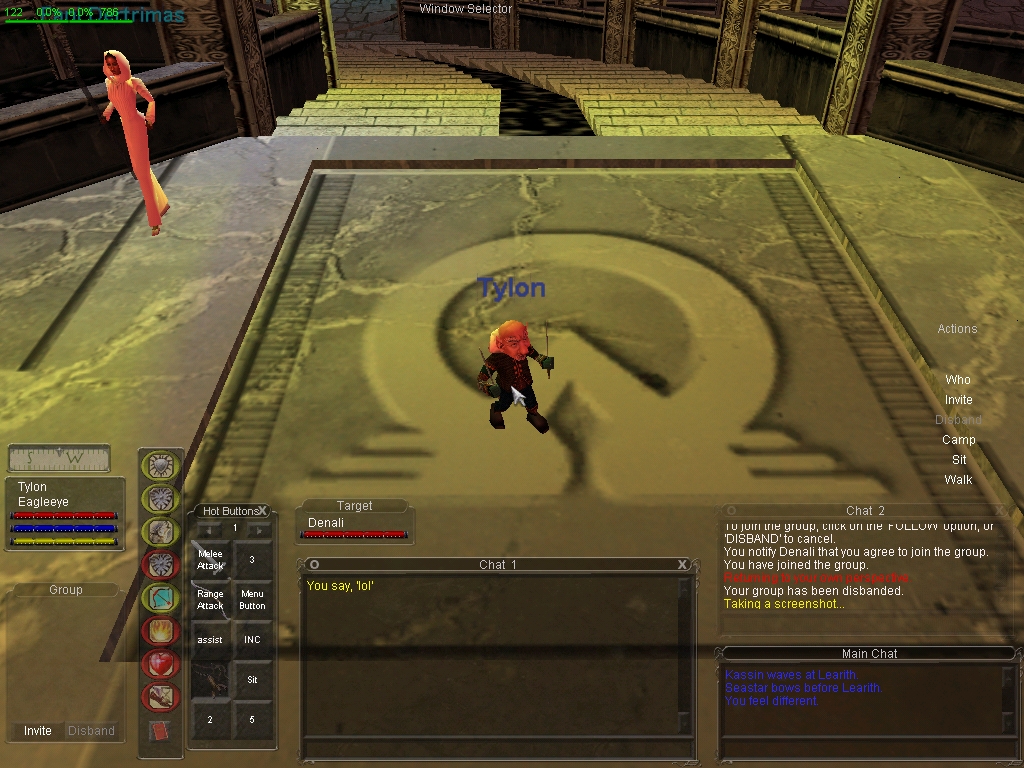Image resolution: width=1024 pixels, height=768 pixels.
Task: Cast the red heart spell gem
Action: (x=161, y=663)
